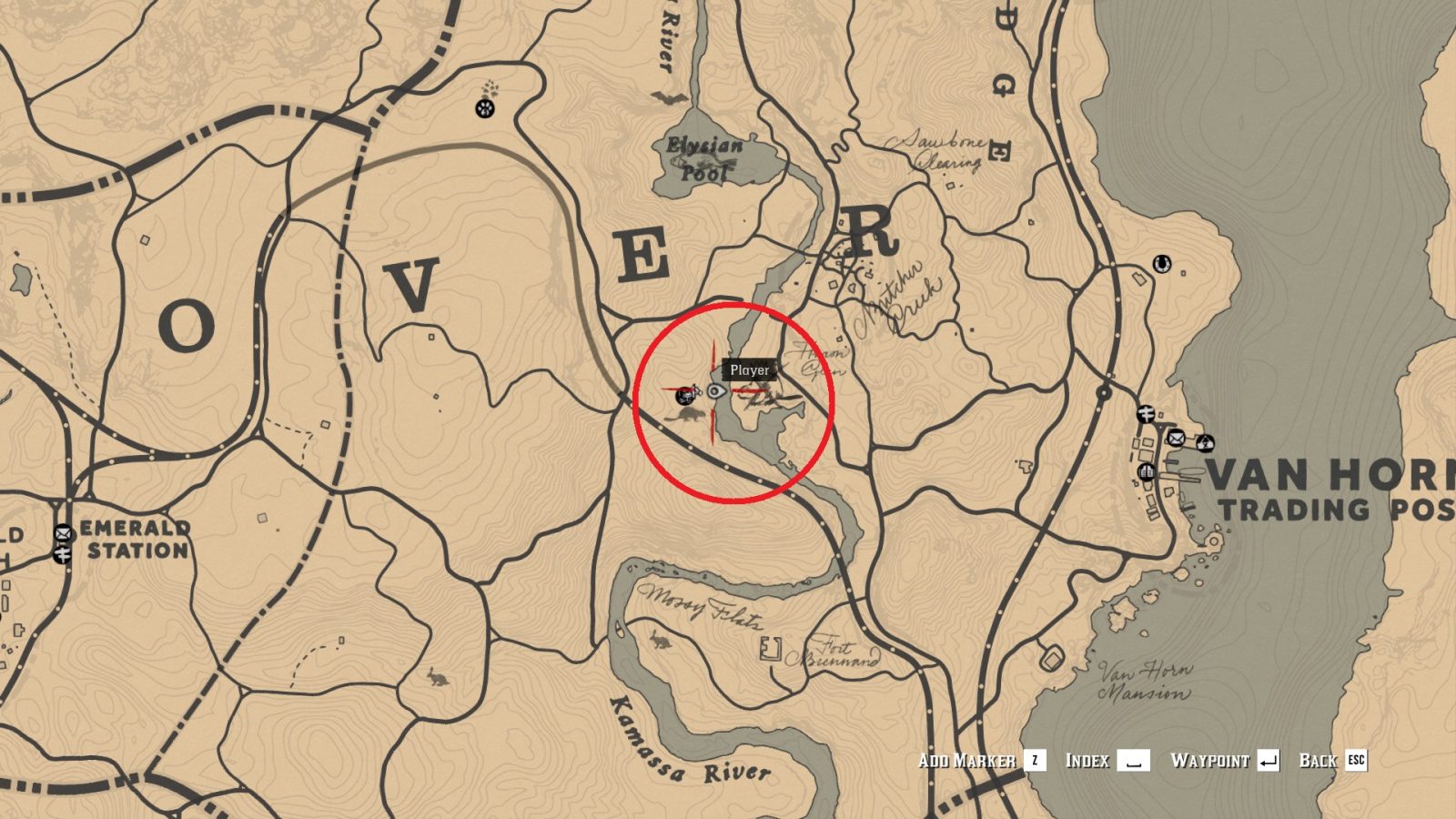Viewport: 1456px width, 819px height.
Task: Click the Player eye-shaped location marker
Action: 715,390
